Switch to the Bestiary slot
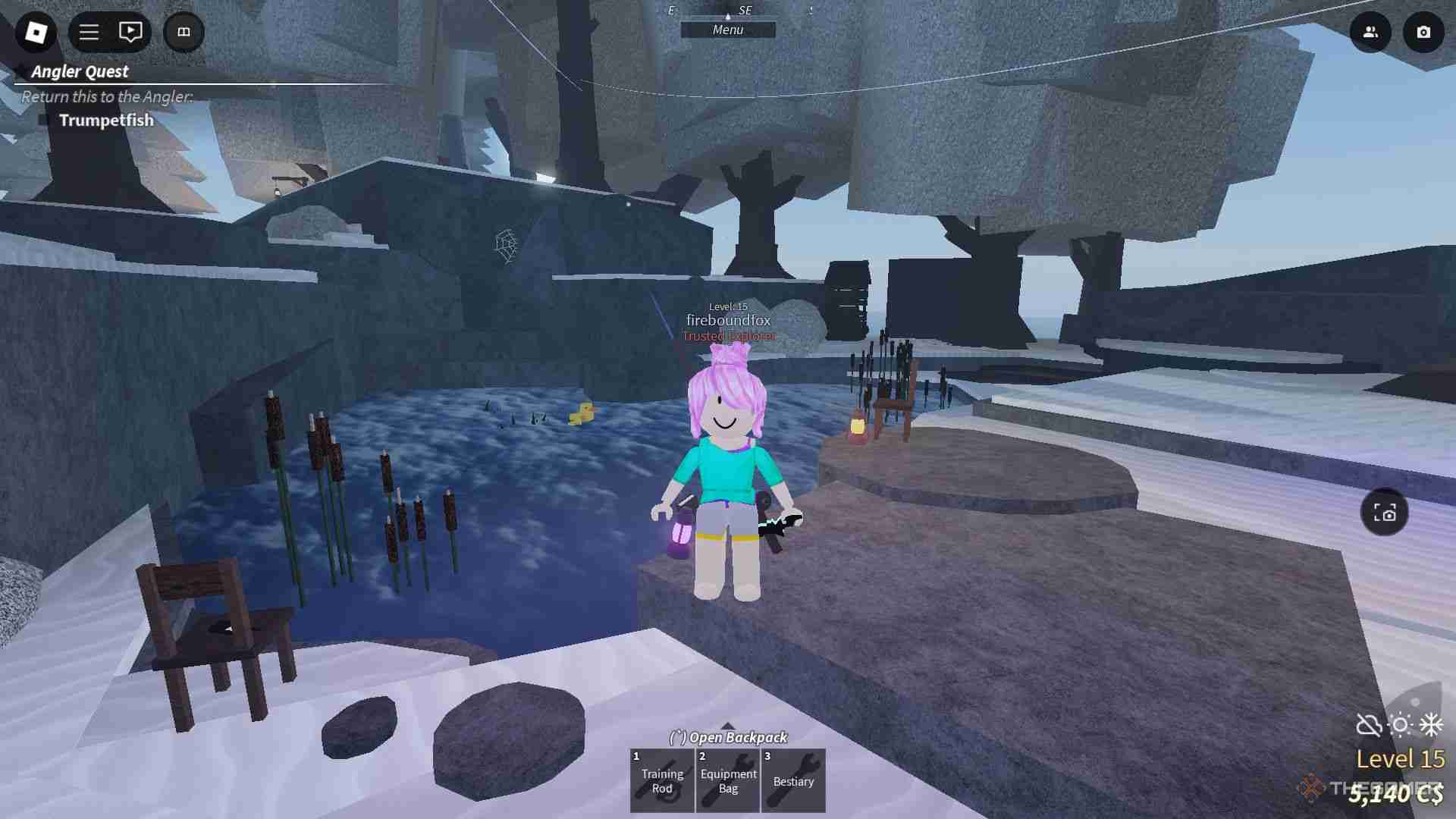The image size is (1456, 819). (793, 780)
